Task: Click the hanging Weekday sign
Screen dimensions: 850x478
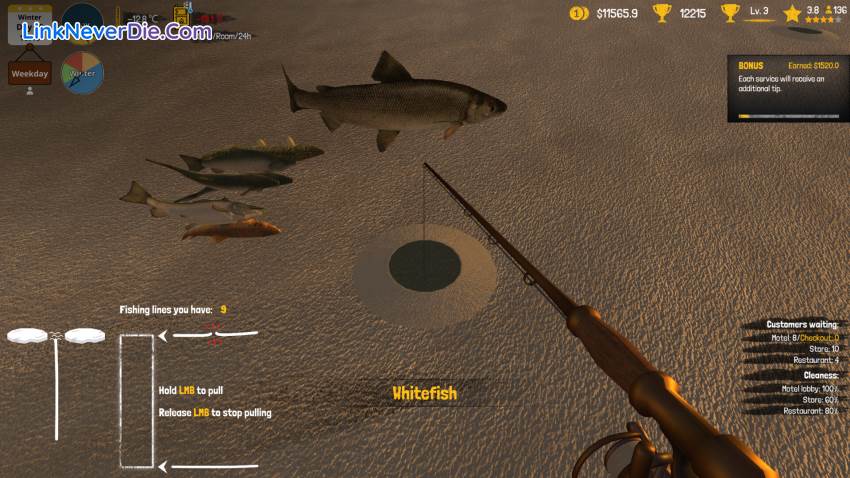Action: pyautogui.click(x=30, y=73)
